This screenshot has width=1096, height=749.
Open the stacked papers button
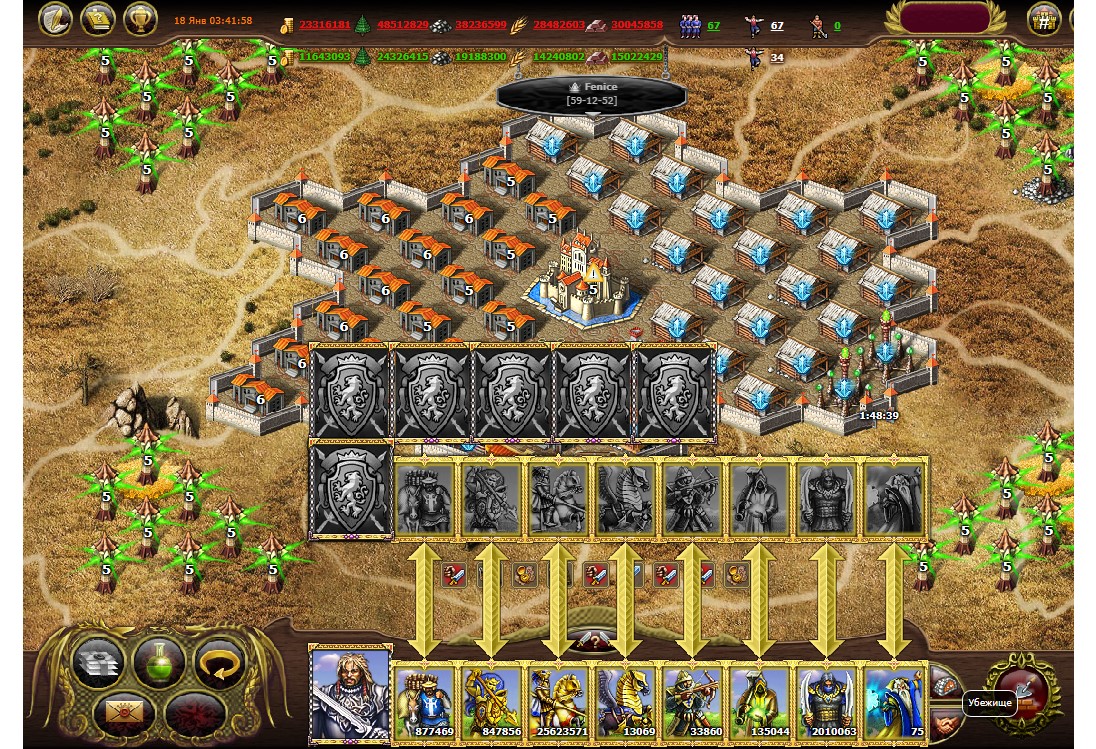pos(99,662)
